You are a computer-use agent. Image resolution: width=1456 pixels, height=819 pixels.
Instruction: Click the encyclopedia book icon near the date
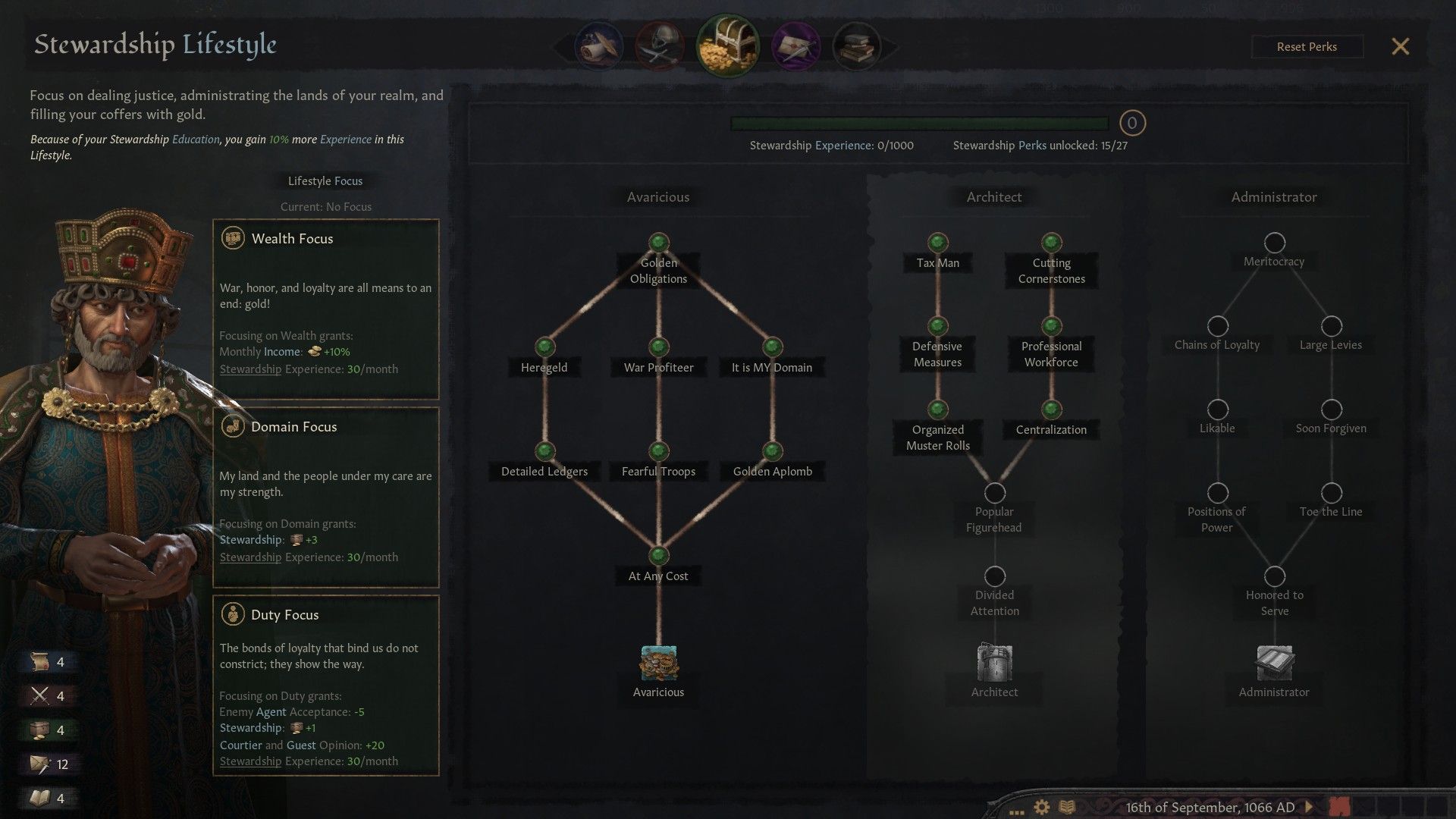1068,808
